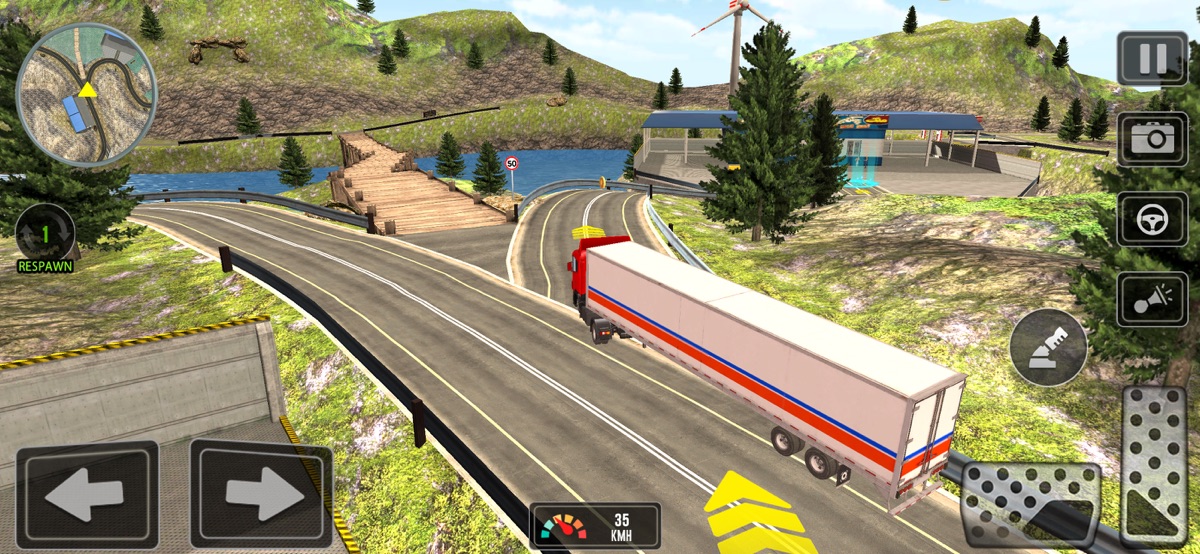
Task: Respawn the truck
Action: coord(45,236)
